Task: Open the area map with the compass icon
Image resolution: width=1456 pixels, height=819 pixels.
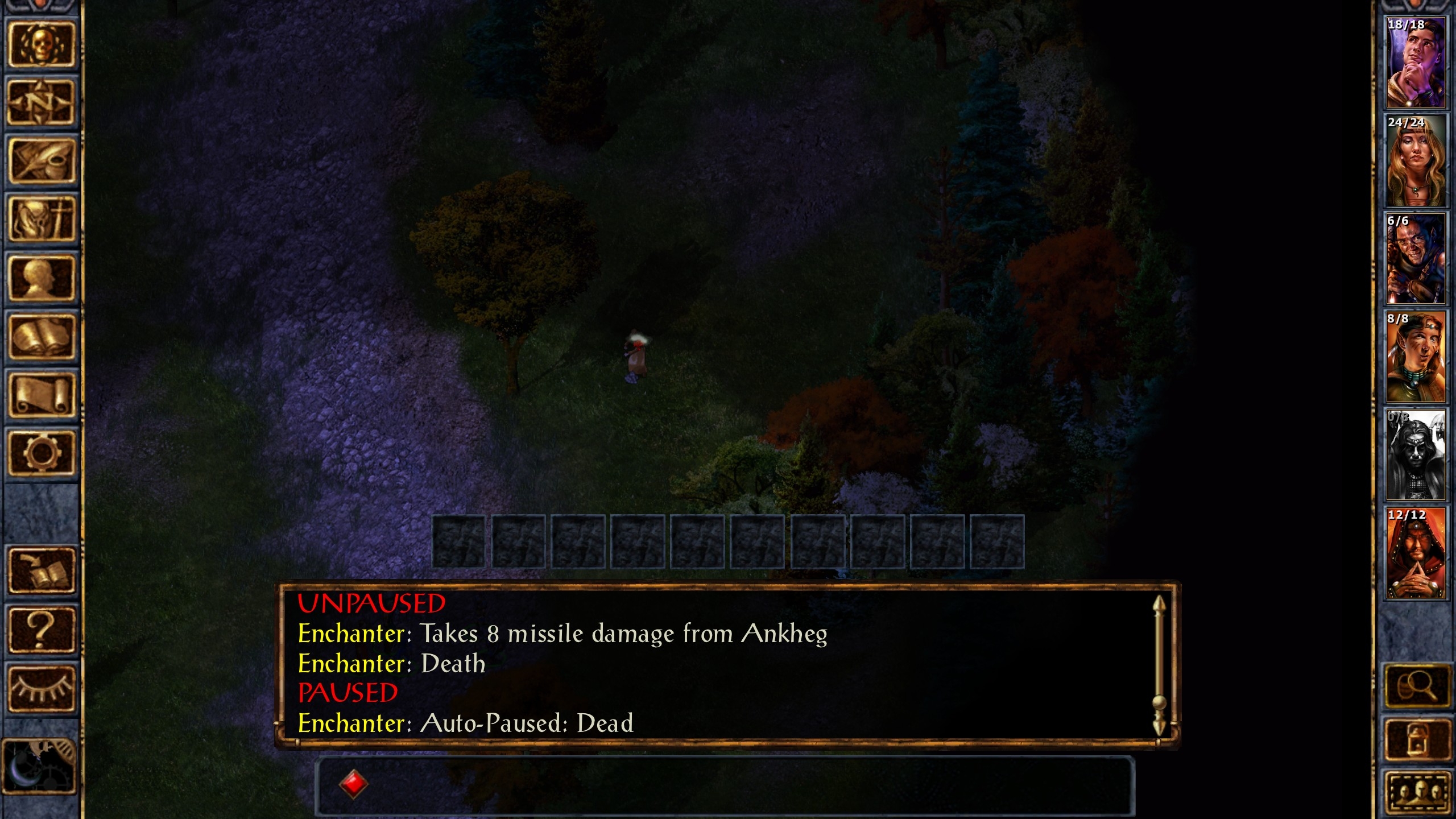Action: point(41,102)
